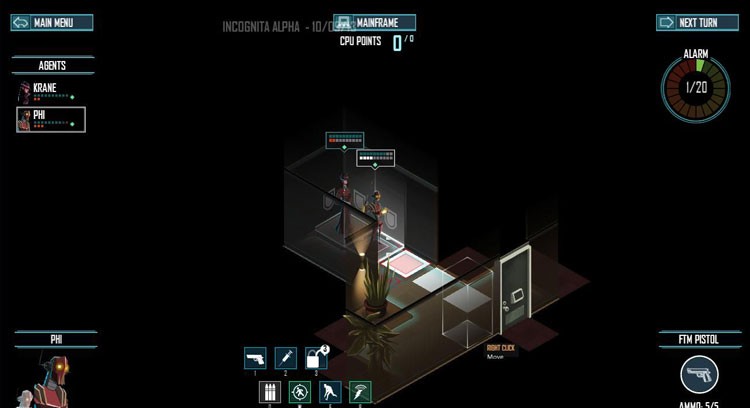Open the Mainframe view
This screenshot has width=750, height=408.
[x=374, y=22]
